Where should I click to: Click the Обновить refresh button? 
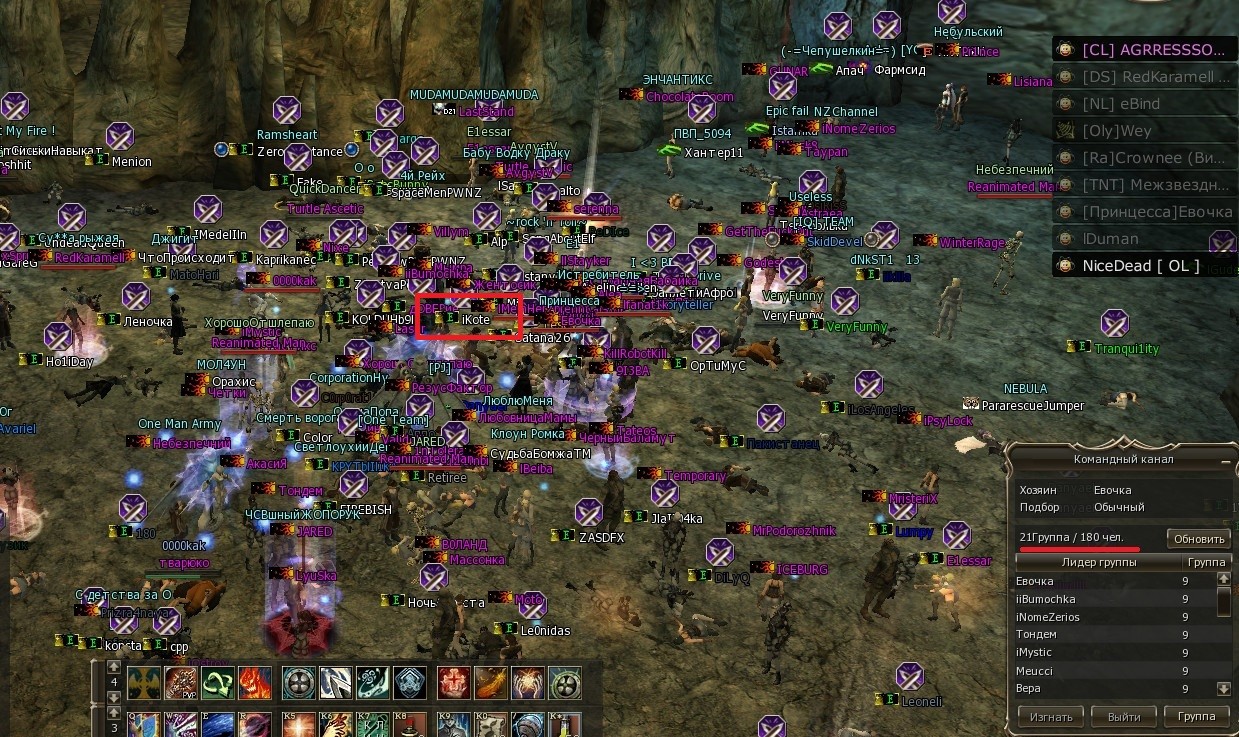pos(1198,539)
